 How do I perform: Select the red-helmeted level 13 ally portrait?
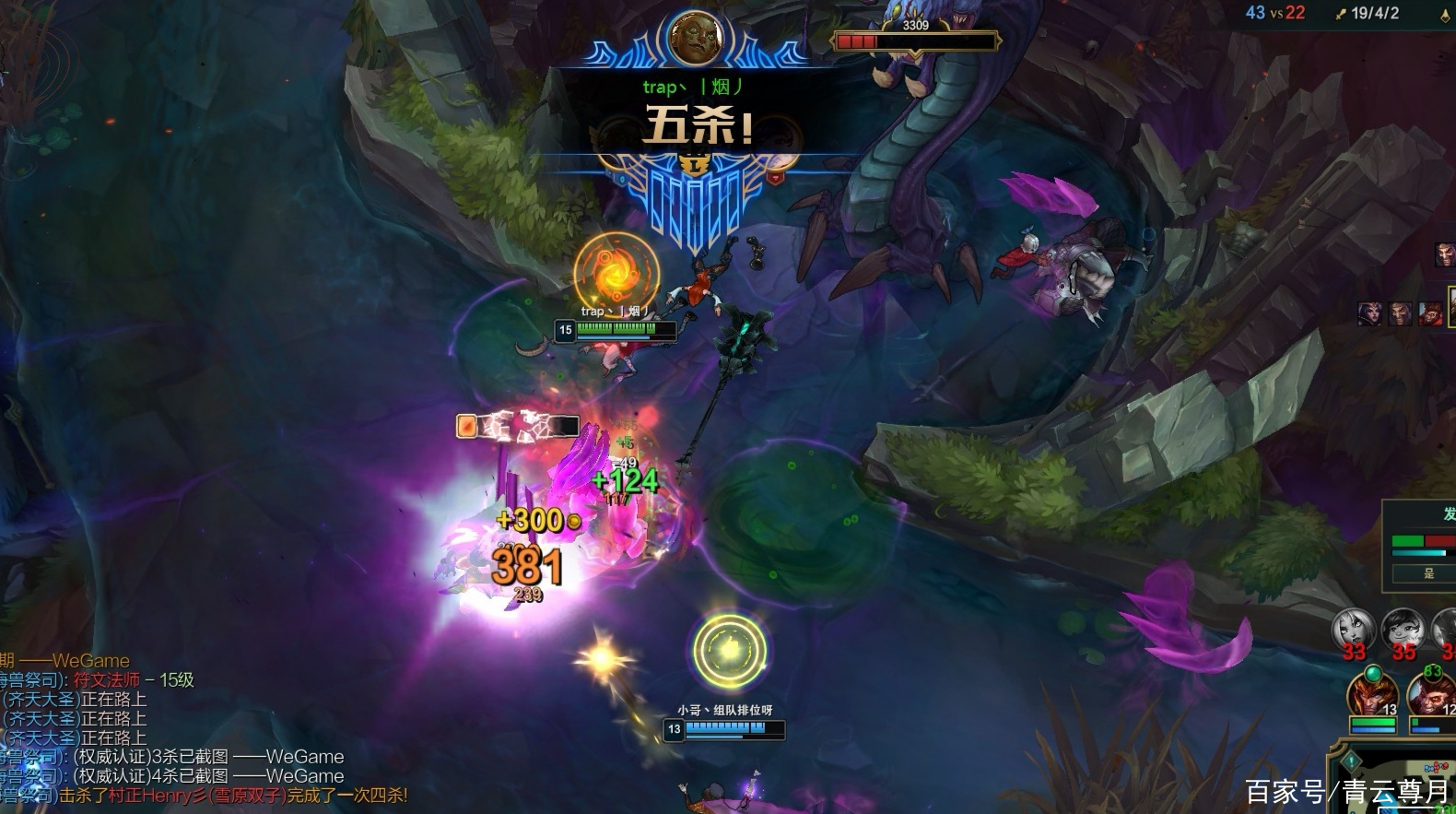coord(1372,694)
